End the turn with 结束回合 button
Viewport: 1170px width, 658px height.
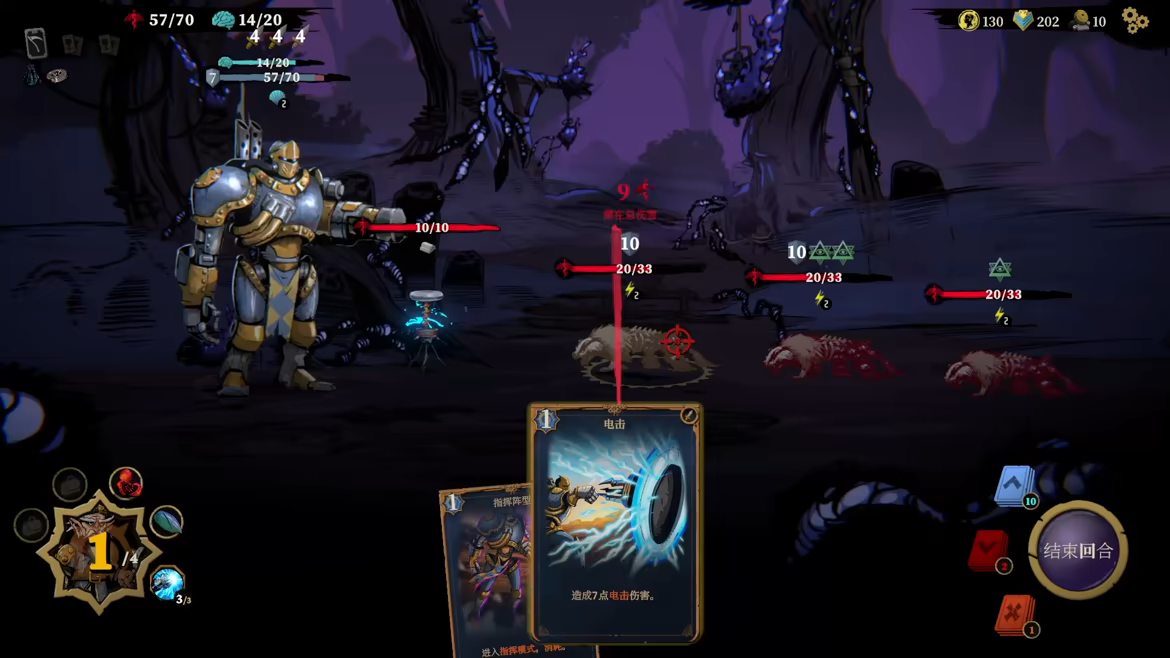(1077, 550)
